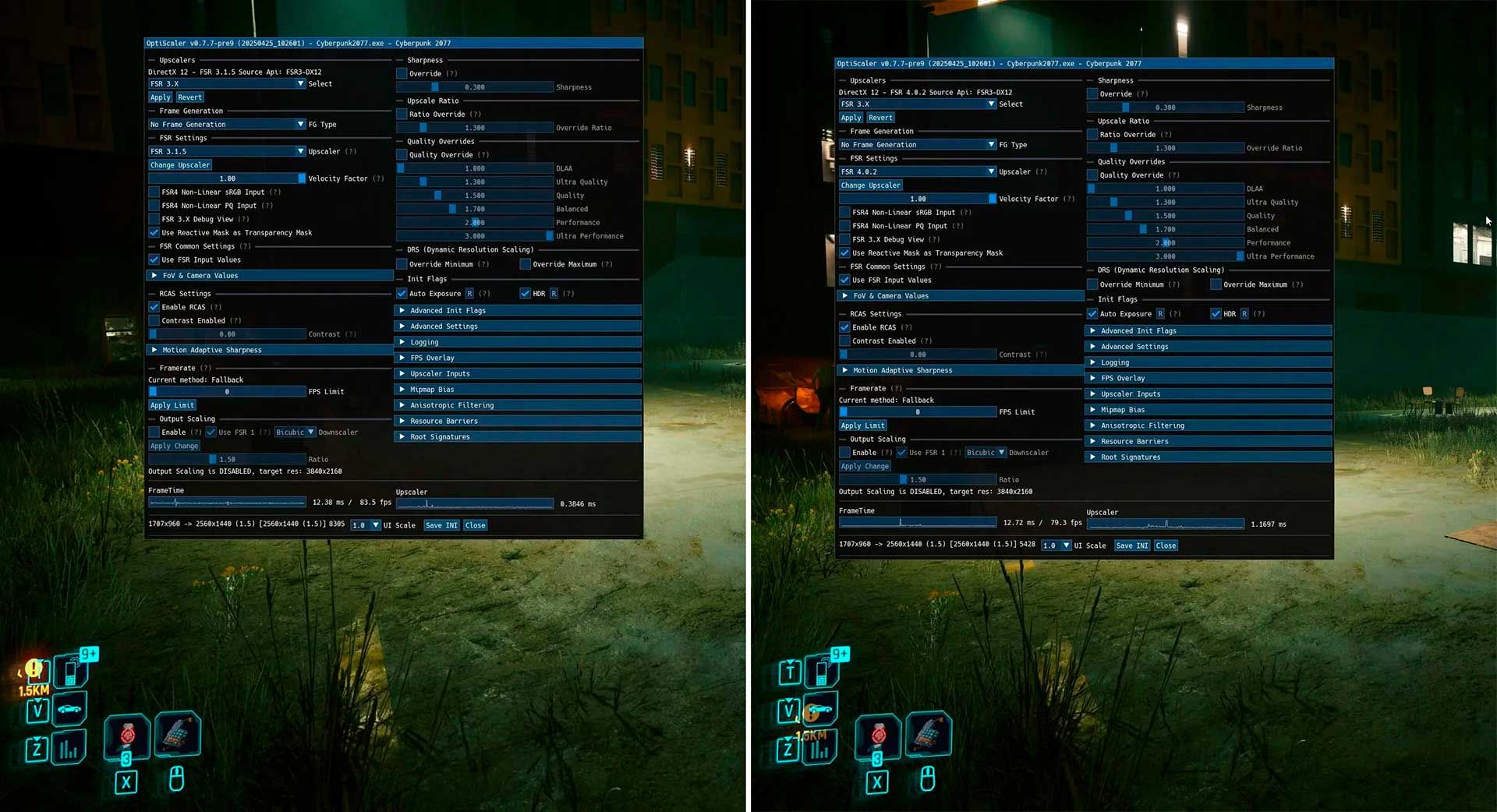Expand Root Signatures in the FSR 3.1.5 window
Image resolution: width=1497 pixels, height=812 pixels.
[x=440, y=437]
